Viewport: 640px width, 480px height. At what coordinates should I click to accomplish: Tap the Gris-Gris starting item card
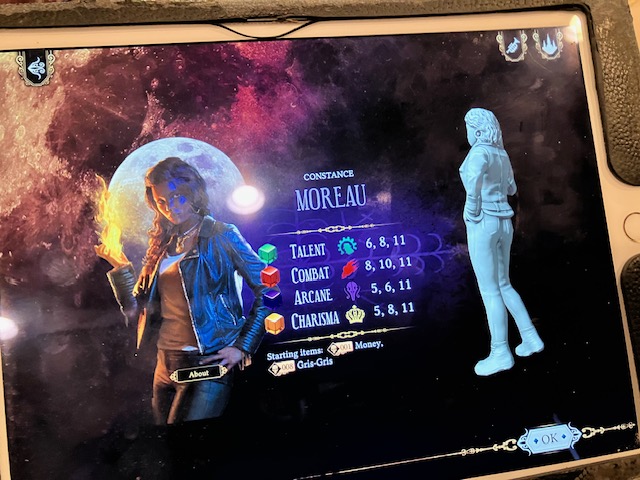(x=281, y=368)
